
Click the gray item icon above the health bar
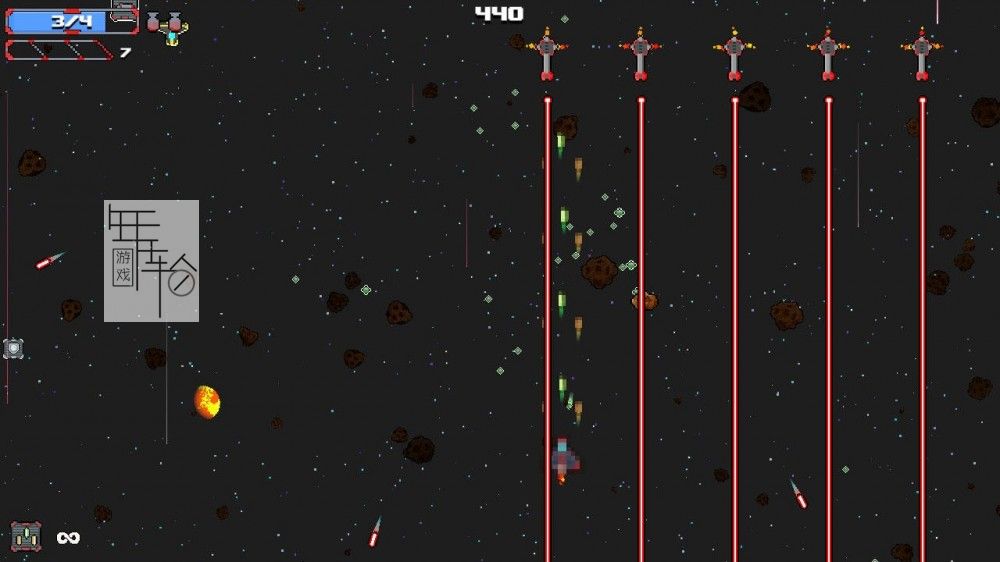[123, 10]
